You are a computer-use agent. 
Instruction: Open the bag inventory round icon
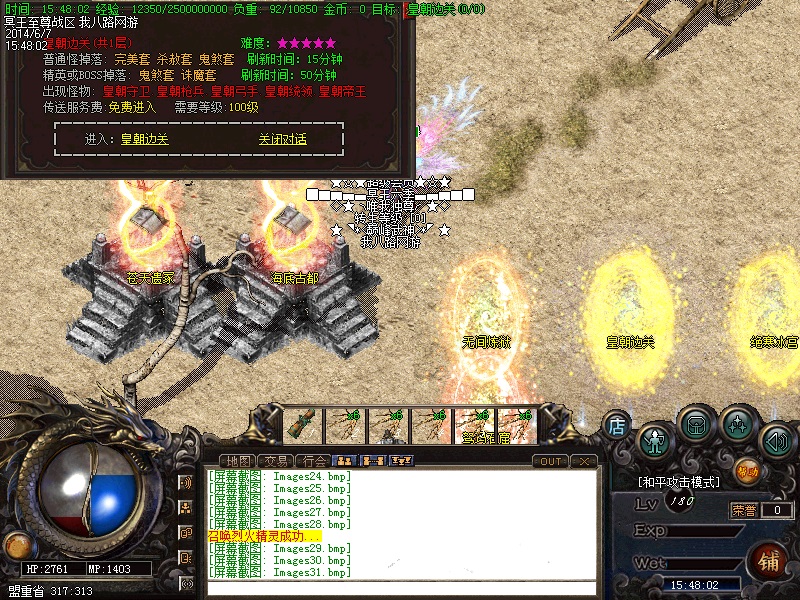(x=695, y=424)
